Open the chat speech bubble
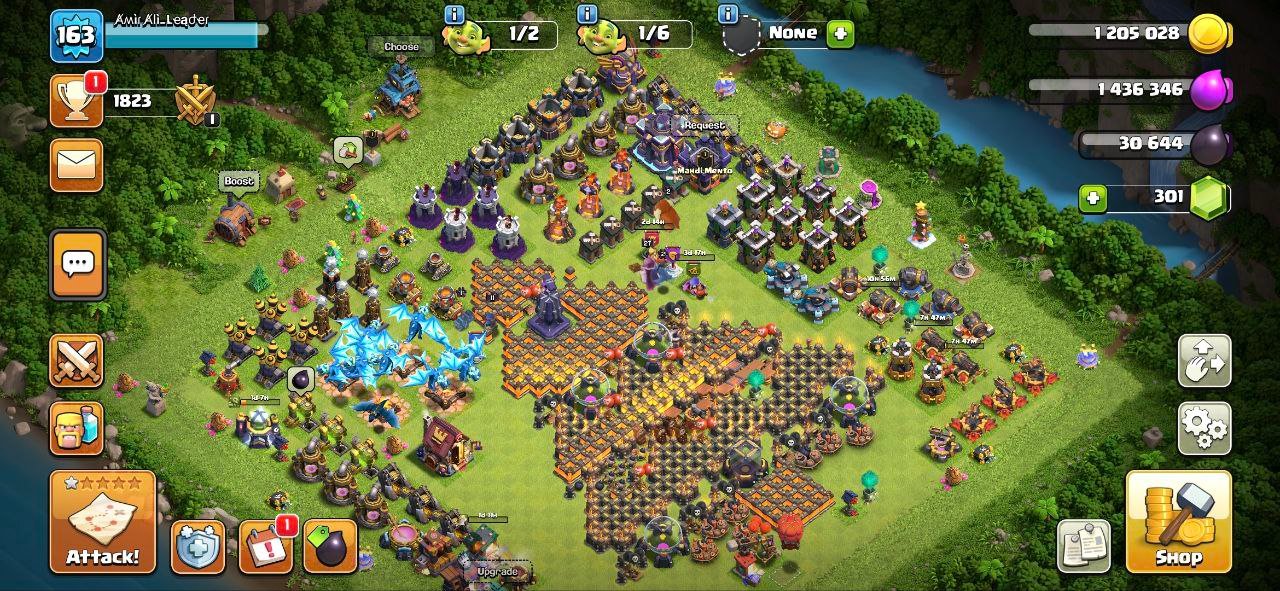The height and width of the screenshot is (591, 1280). (x=77, y=264)
